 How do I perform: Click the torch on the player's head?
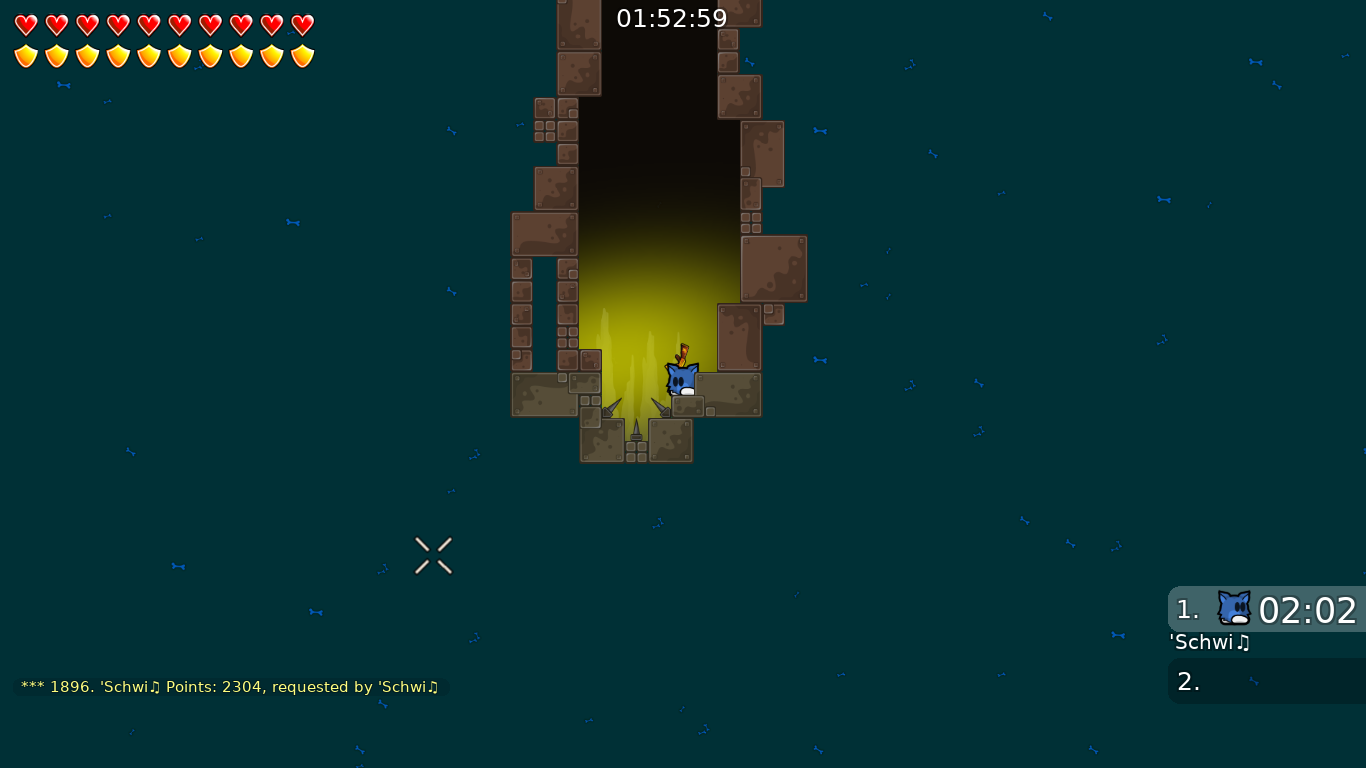point(682,353)
